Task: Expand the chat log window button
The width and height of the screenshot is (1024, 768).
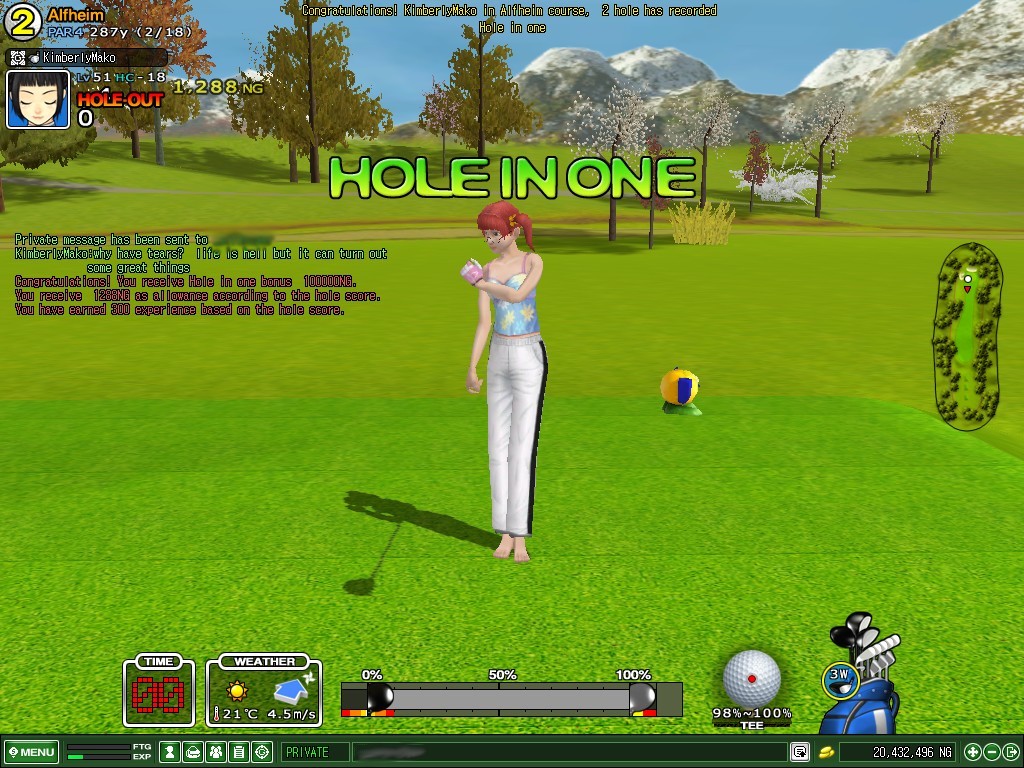Action: tap(800, 752)
